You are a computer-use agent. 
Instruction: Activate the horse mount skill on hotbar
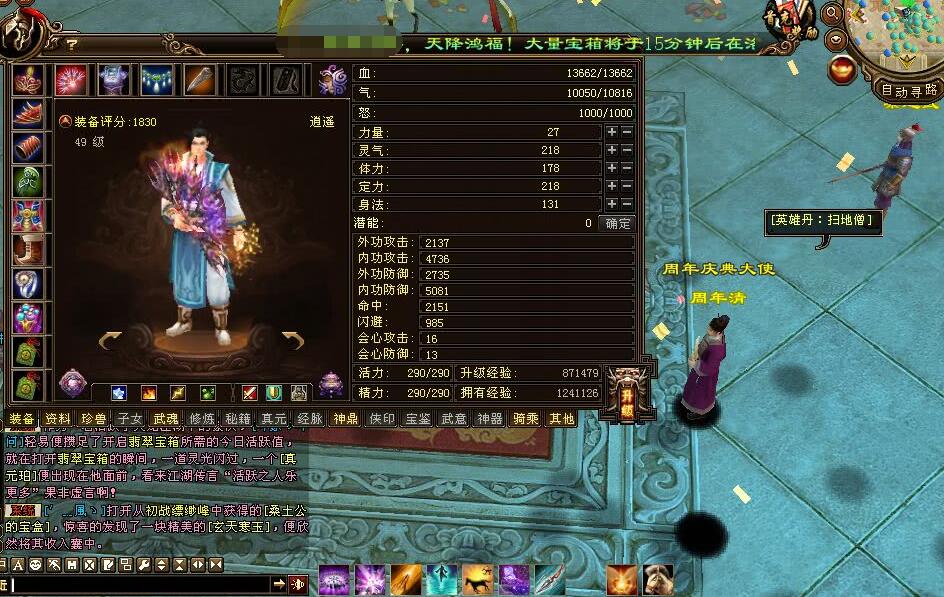coord(476,579)
